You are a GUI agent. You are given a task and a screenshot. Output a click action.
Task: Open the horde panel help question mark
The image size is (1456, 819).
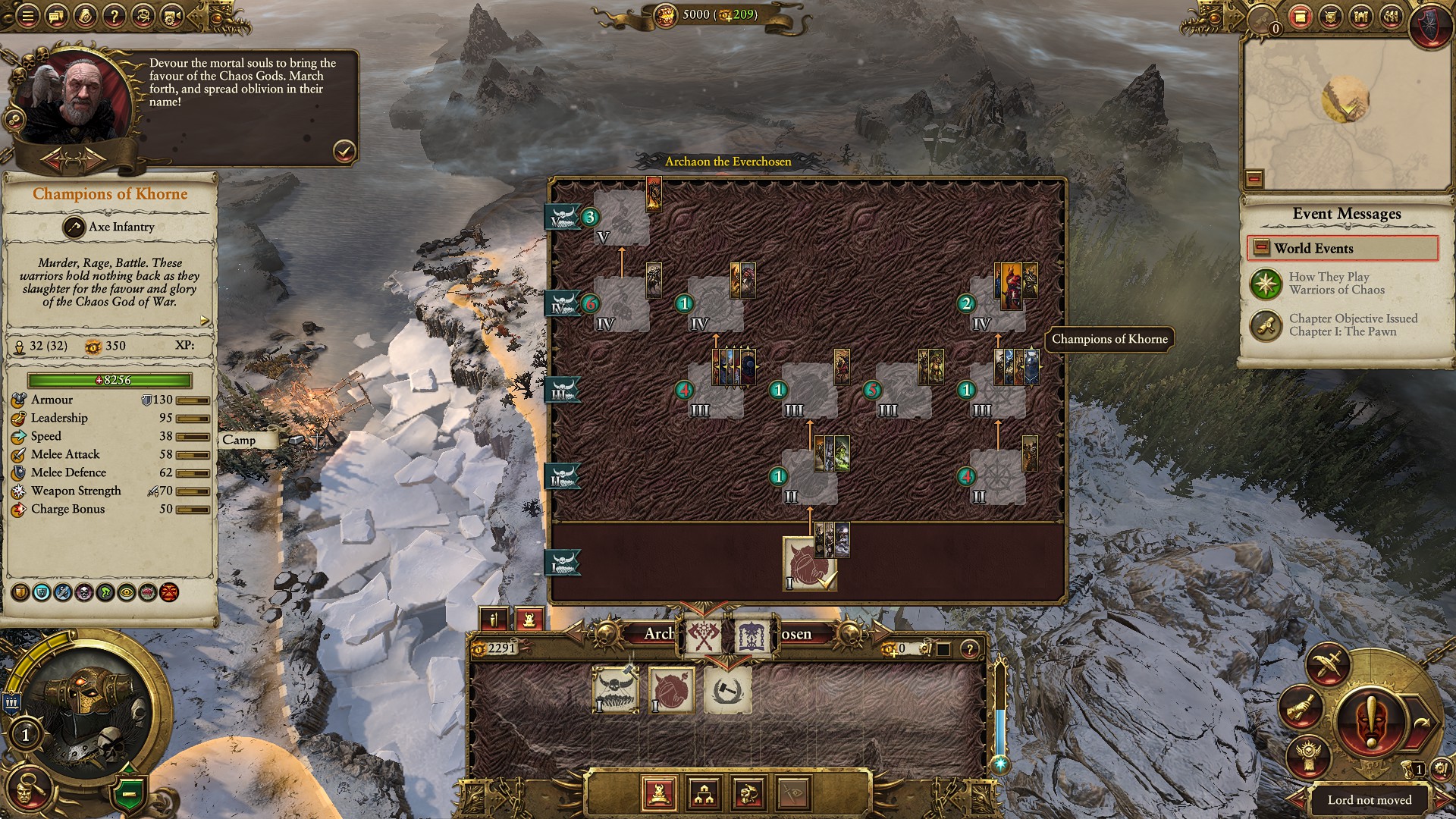coord(969,649)
